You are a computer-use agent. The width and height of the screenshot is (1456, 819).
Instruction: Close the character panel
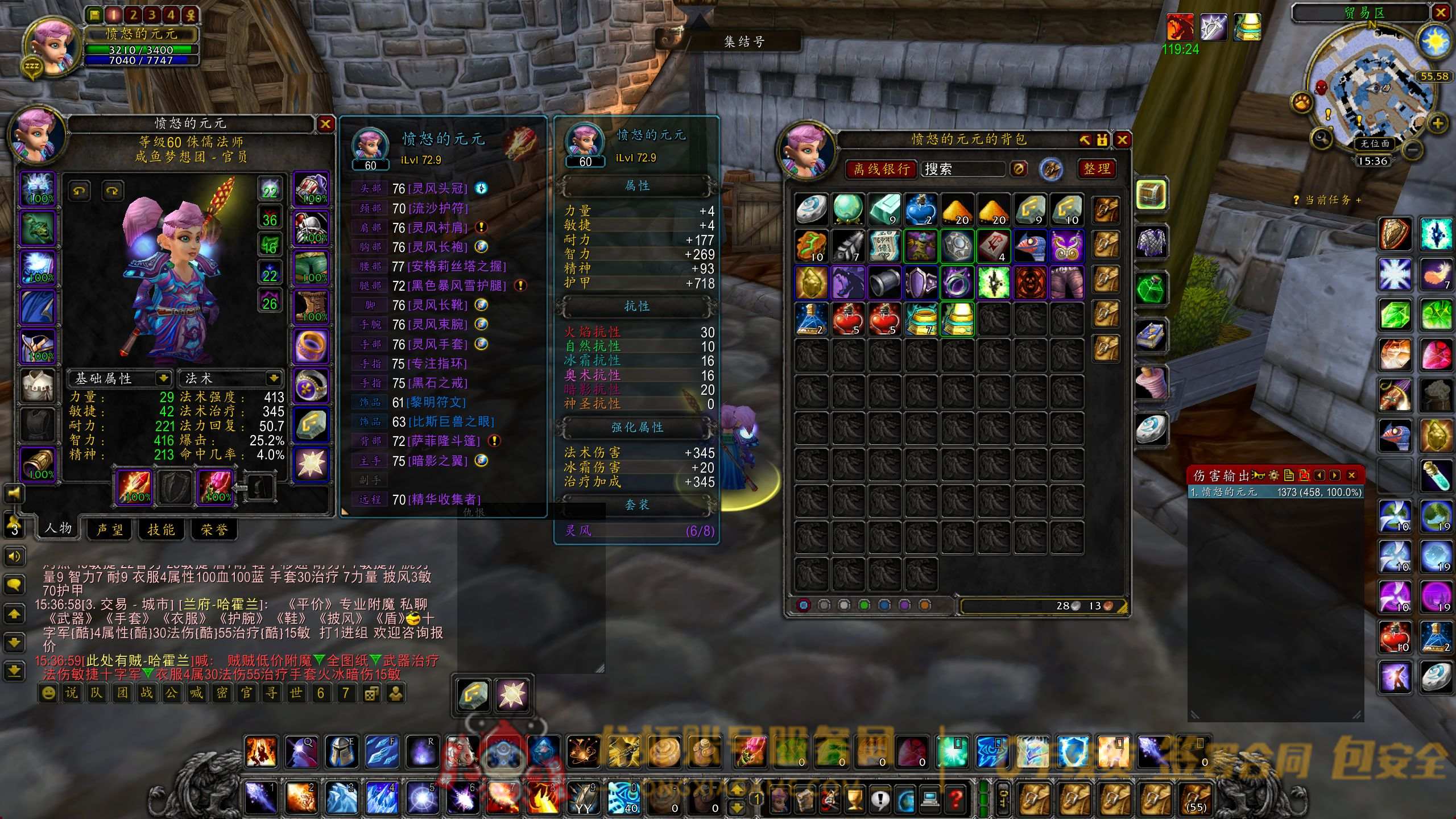click(325, 123)
